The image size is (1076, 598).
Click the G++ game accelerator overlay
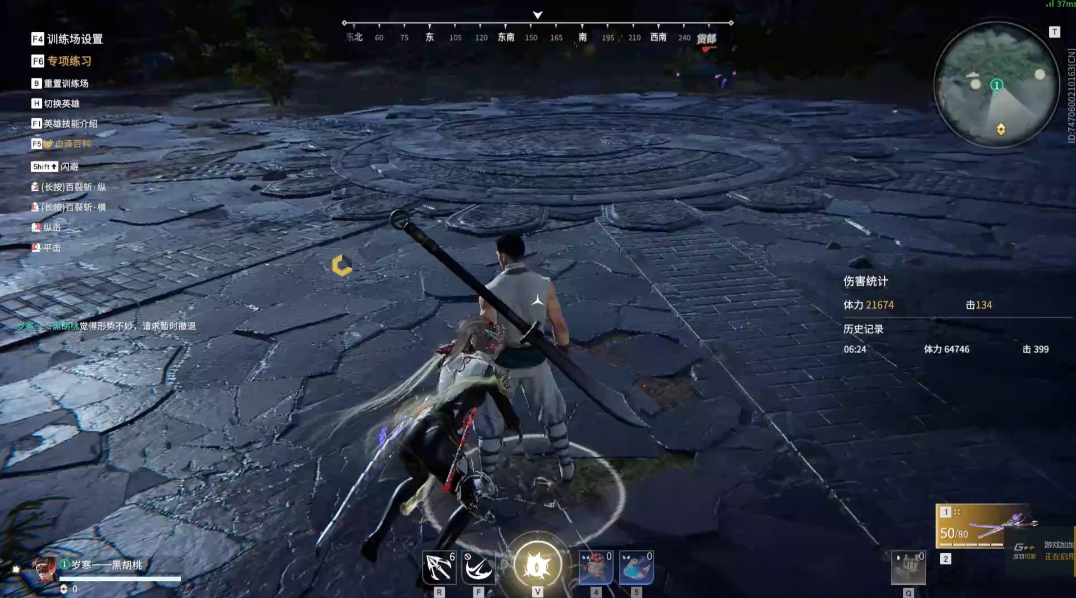(x=1040, y=552)
